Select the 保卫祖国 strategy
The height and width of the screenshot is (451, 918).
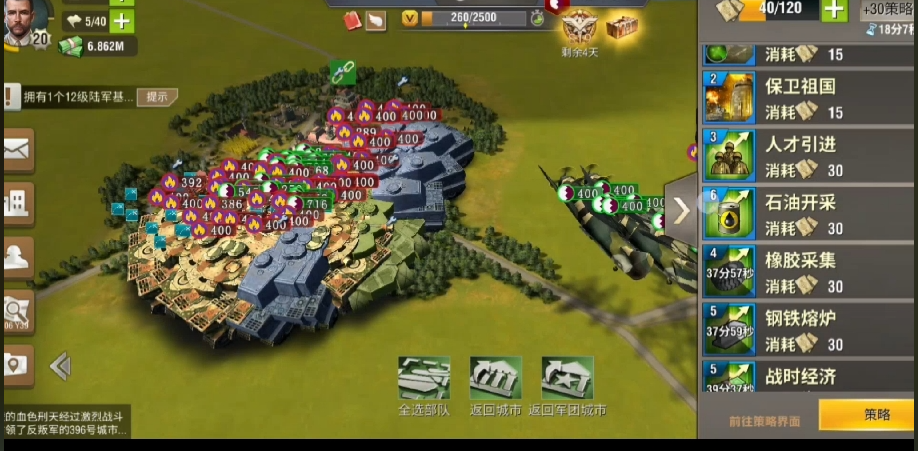[800, 97]
